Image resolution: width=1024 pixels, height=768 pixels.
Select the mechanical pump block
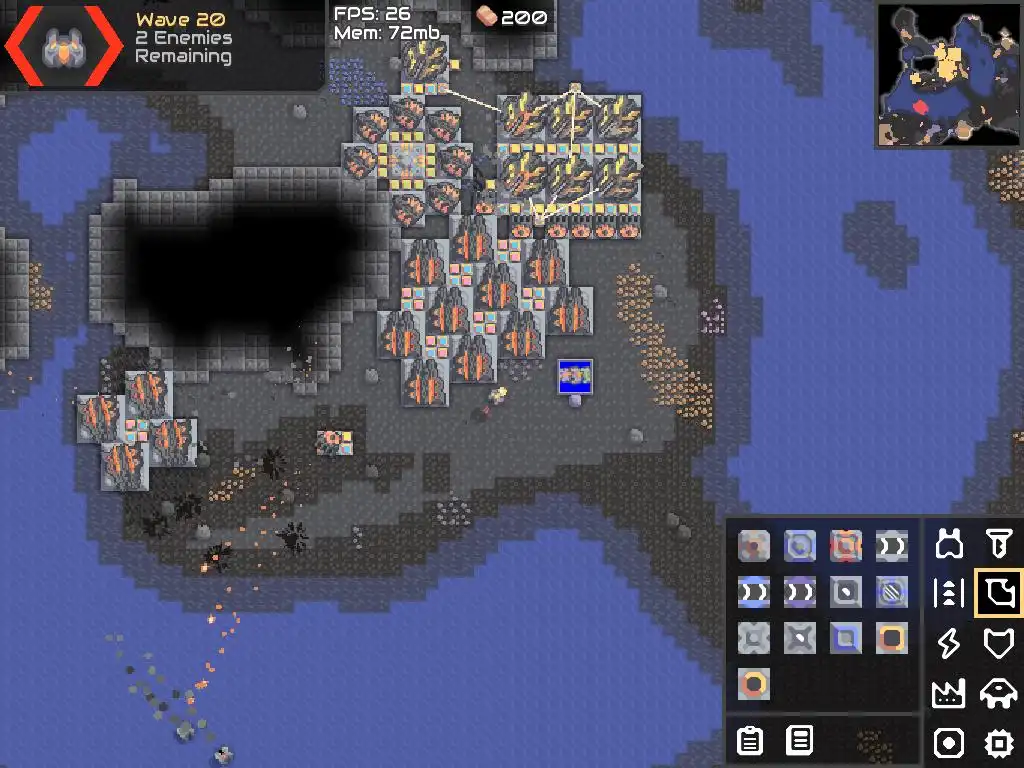point(755,545)
